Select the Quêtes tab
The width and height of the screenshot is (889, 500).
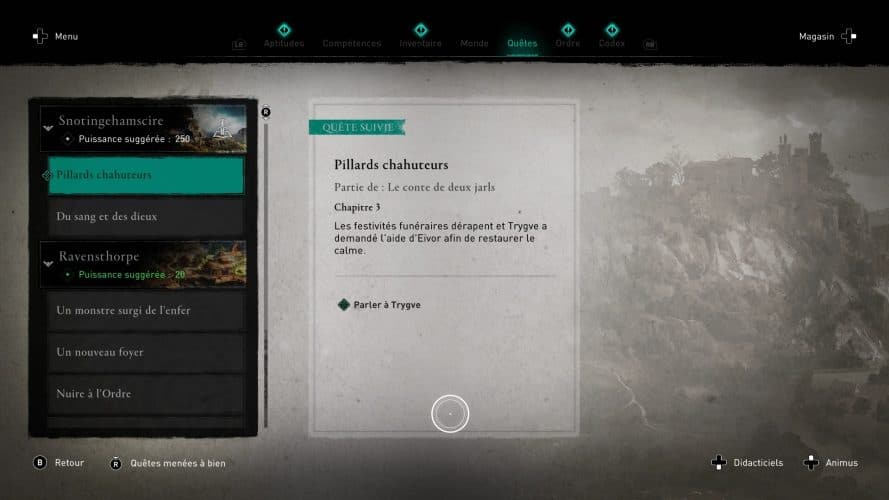[x=522, y=43]
